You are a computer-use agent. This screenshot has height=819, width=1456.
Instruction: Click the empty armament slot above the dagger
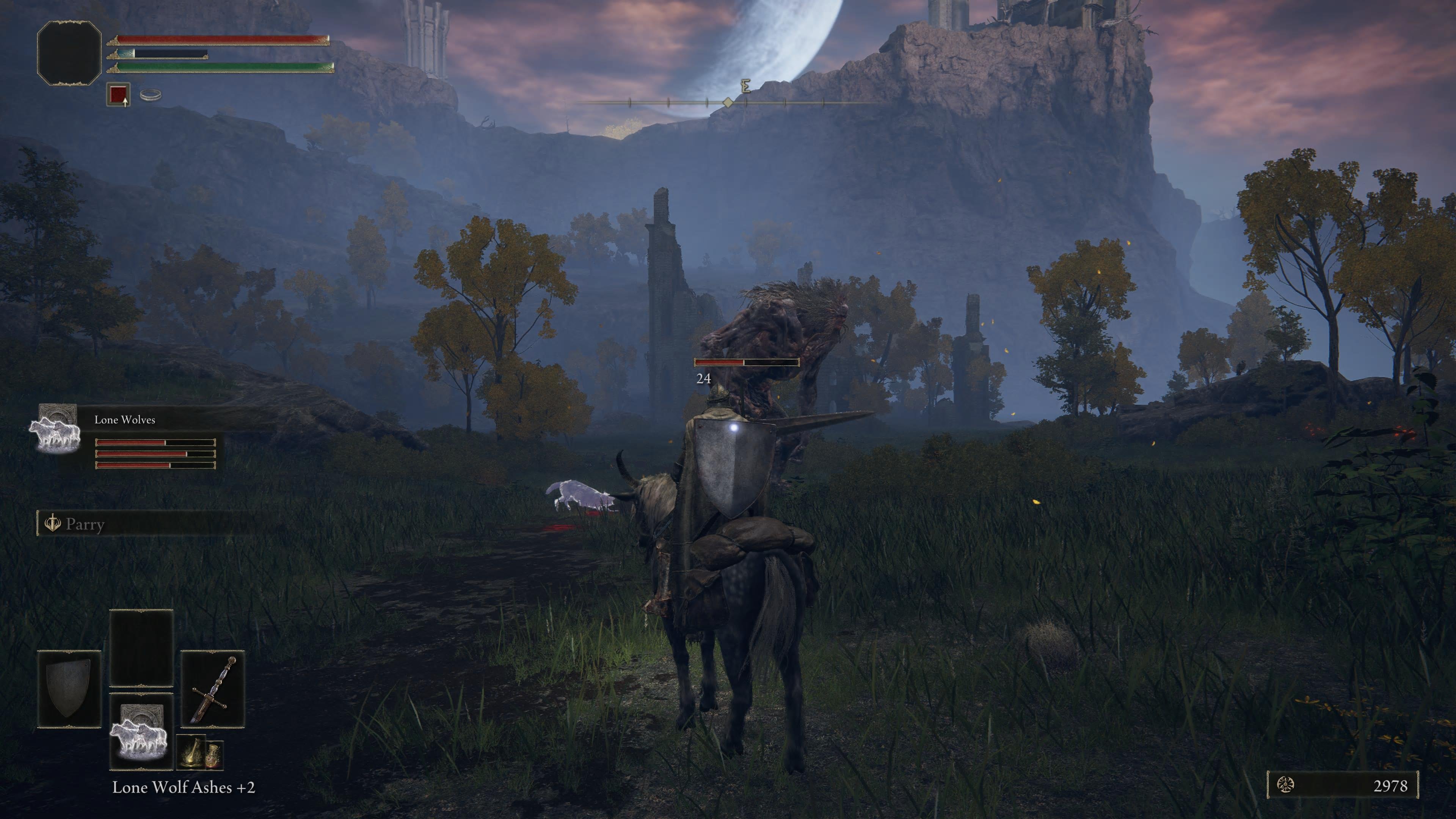[x=141, y=648]
